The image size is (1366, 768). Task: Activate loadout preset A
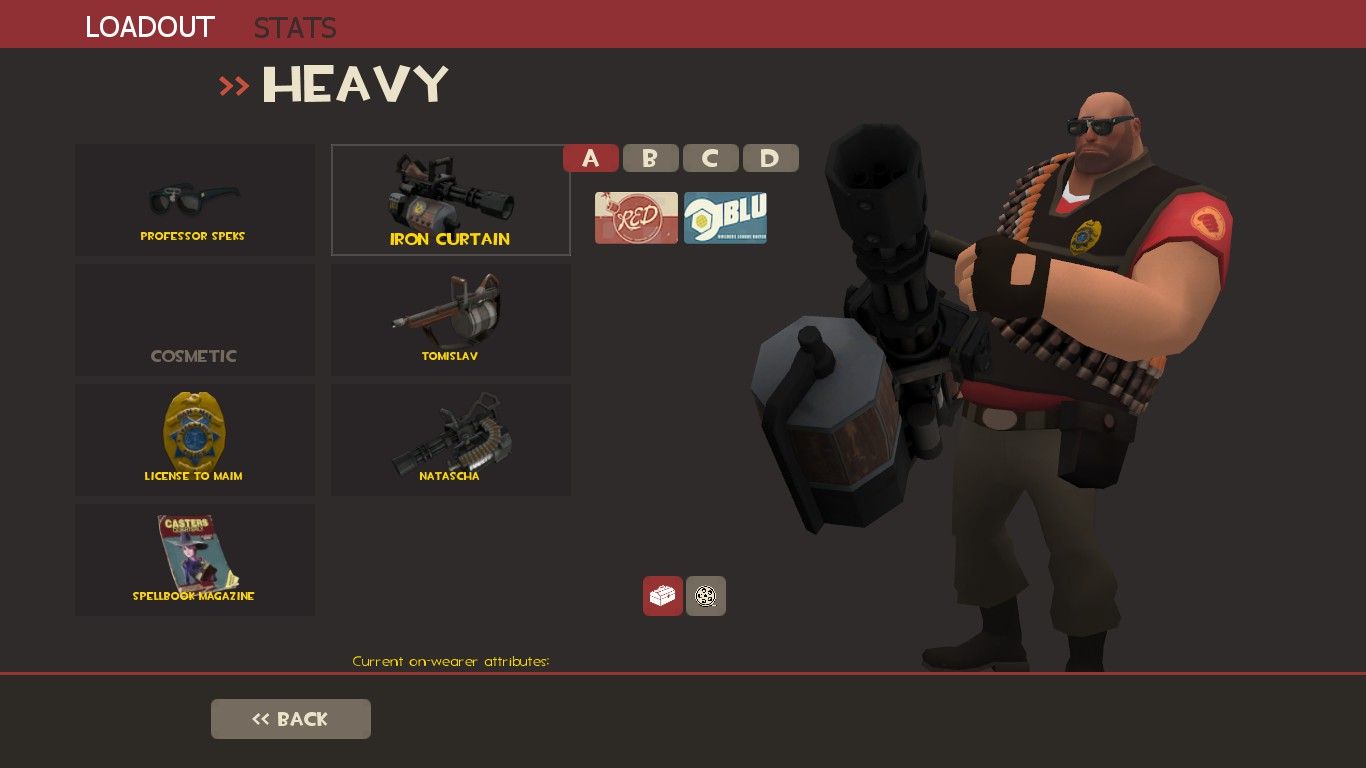591,157
